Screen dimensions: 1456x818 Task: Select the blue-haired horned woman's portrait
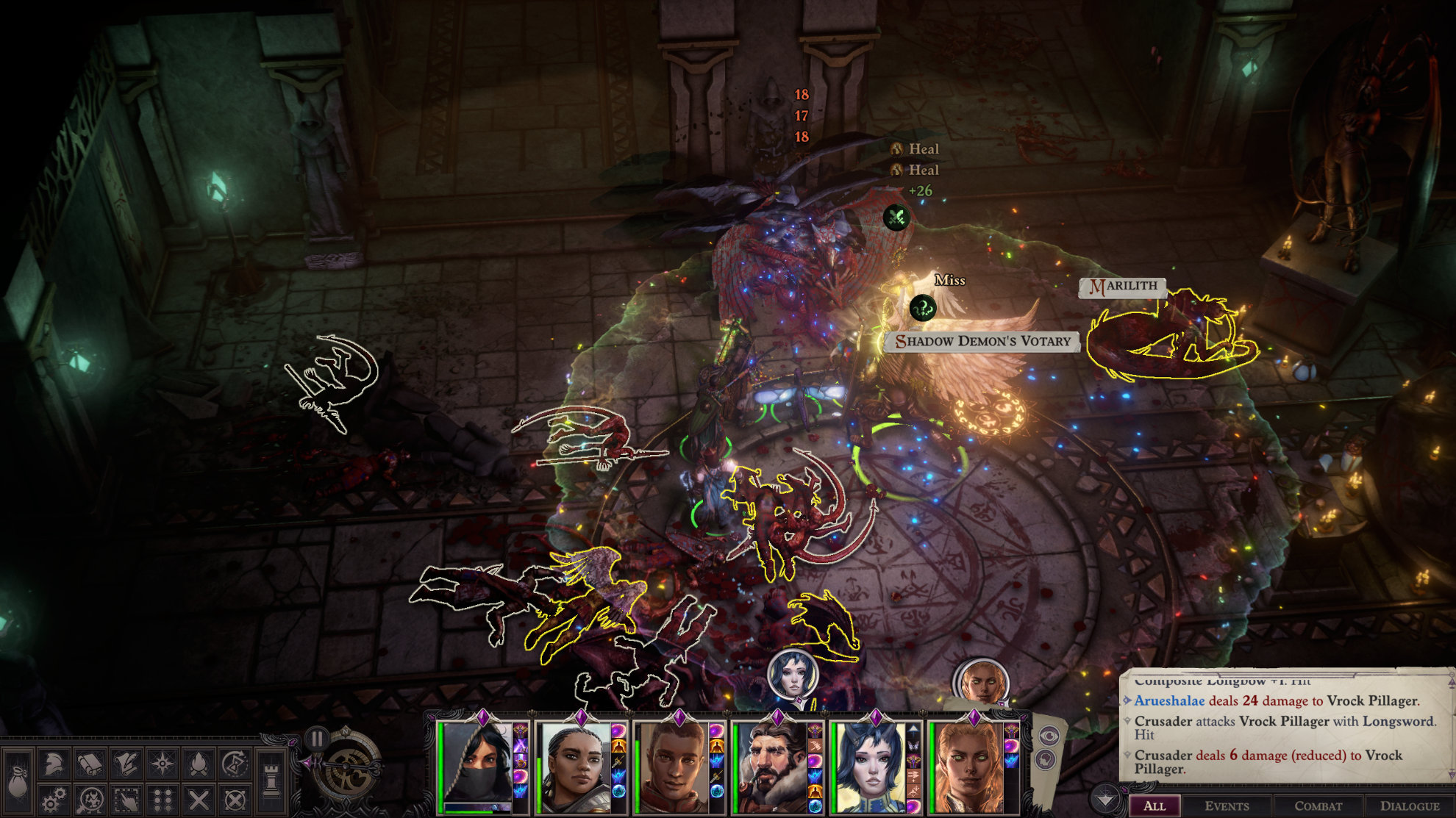tap(868, 767)
